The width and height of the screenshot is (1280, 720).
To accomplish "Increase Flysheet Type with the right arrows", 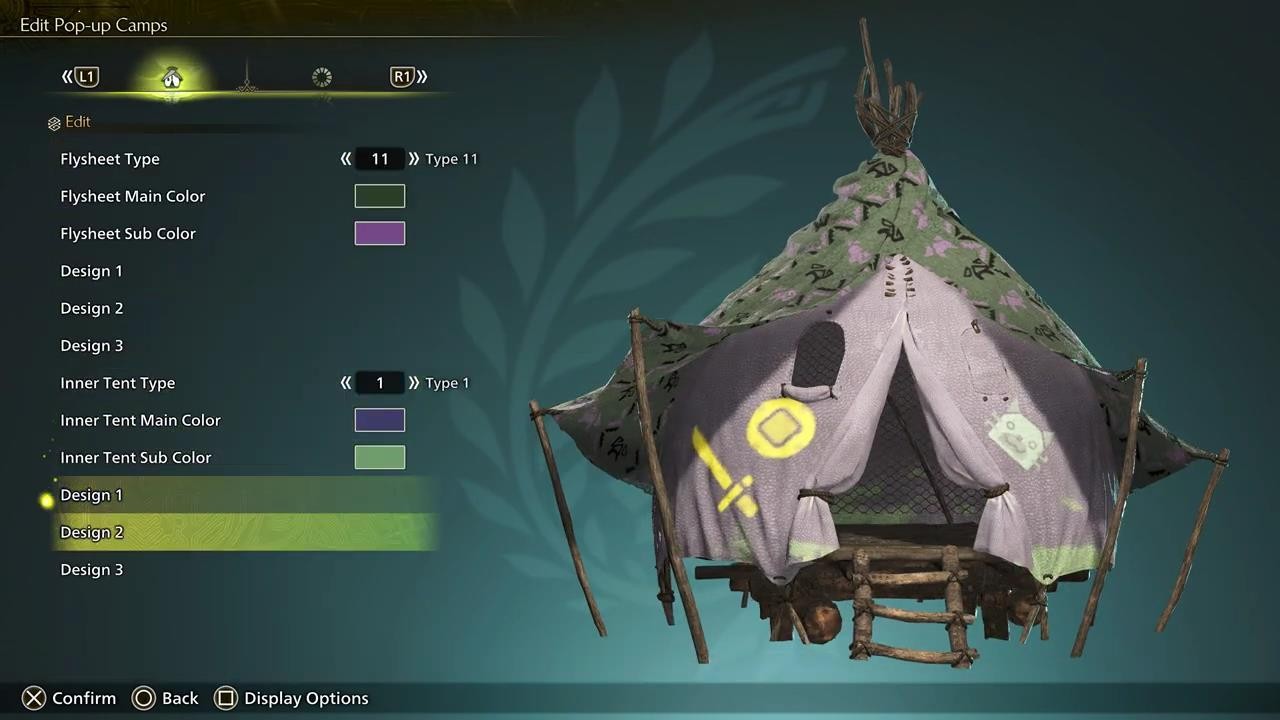I will 414,159.
